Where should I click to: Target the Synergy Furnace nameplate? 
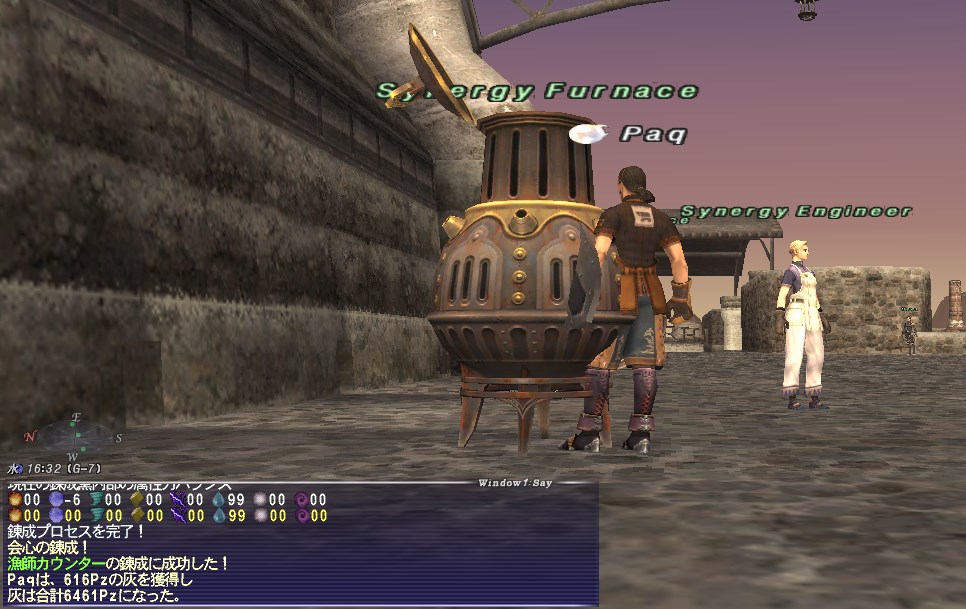(x=537, y=91)
